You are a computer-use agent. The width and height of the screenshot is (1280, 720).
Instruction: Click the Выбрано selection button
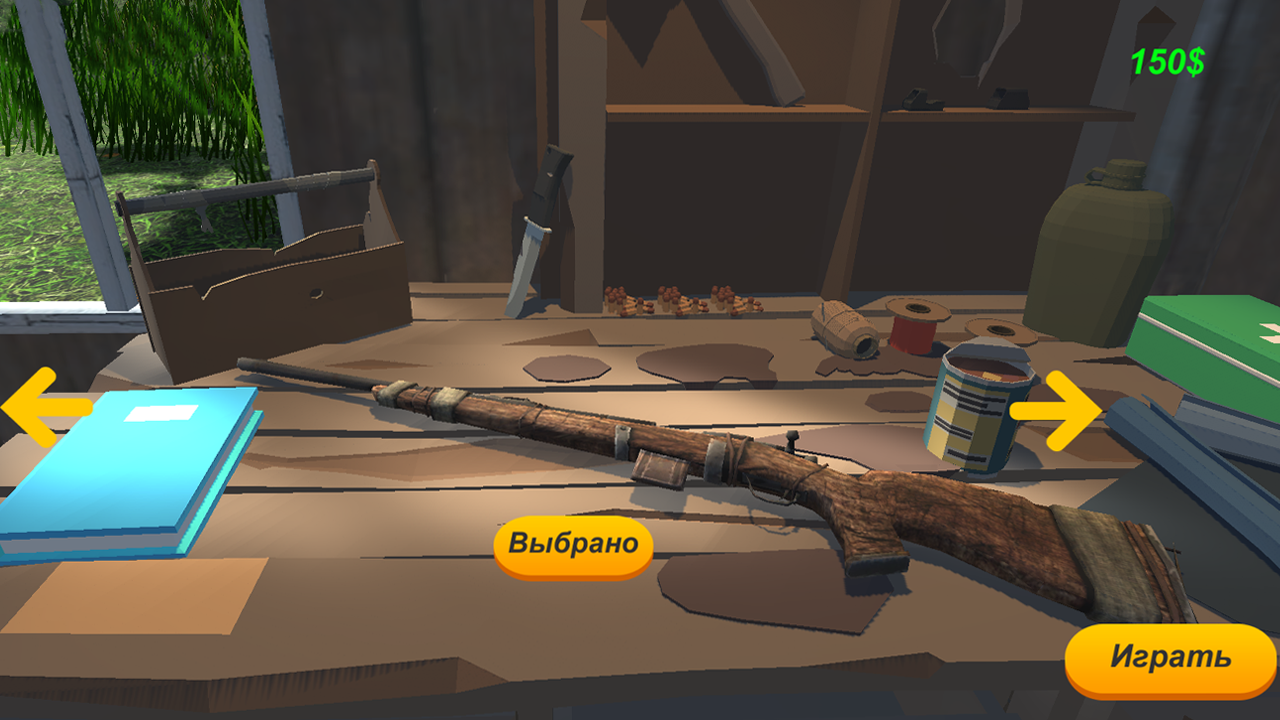(x=572, y=544)
